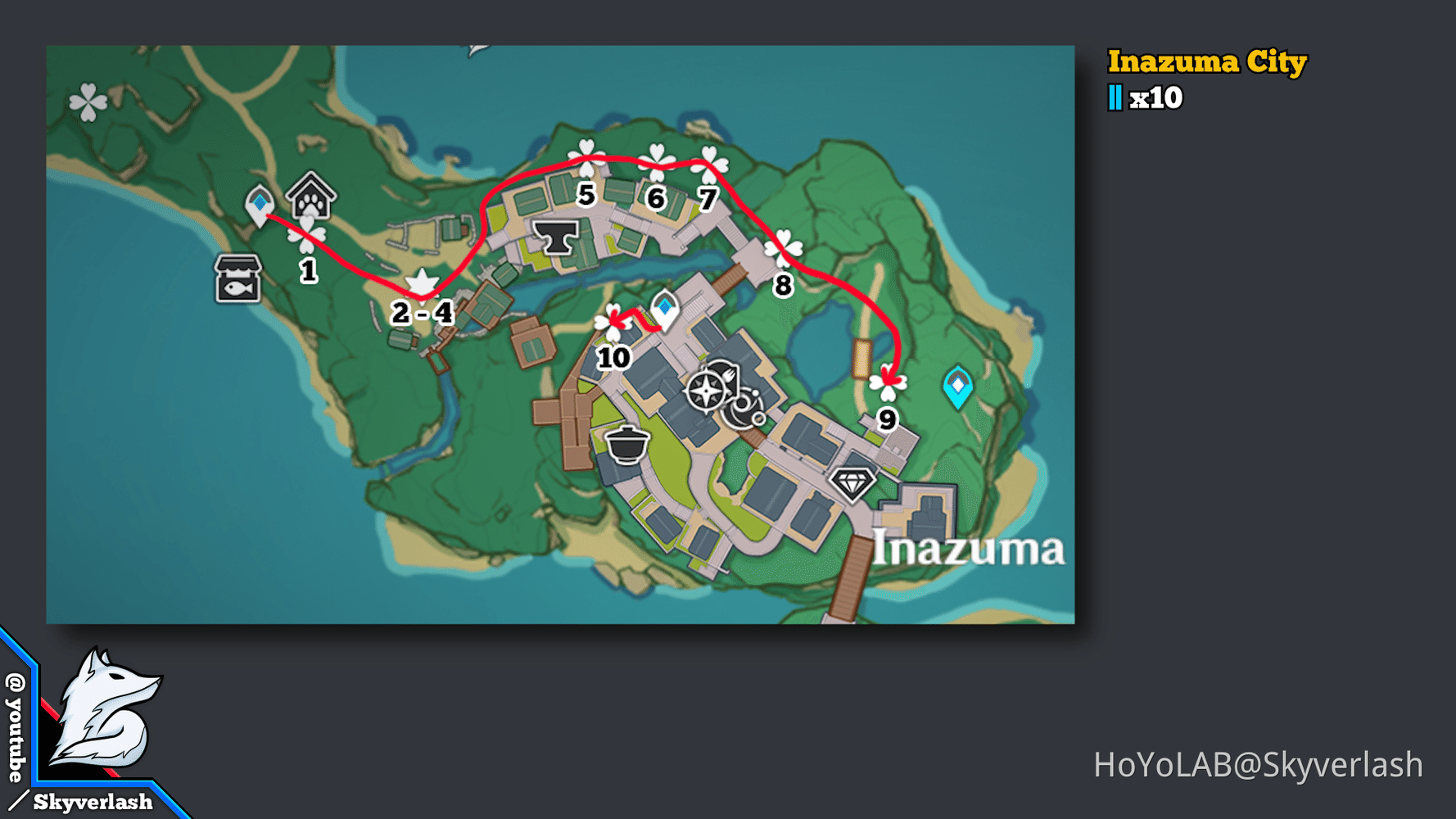Select the blacksmith anvil icon
1456x819 pixels.
pos(558,238)
